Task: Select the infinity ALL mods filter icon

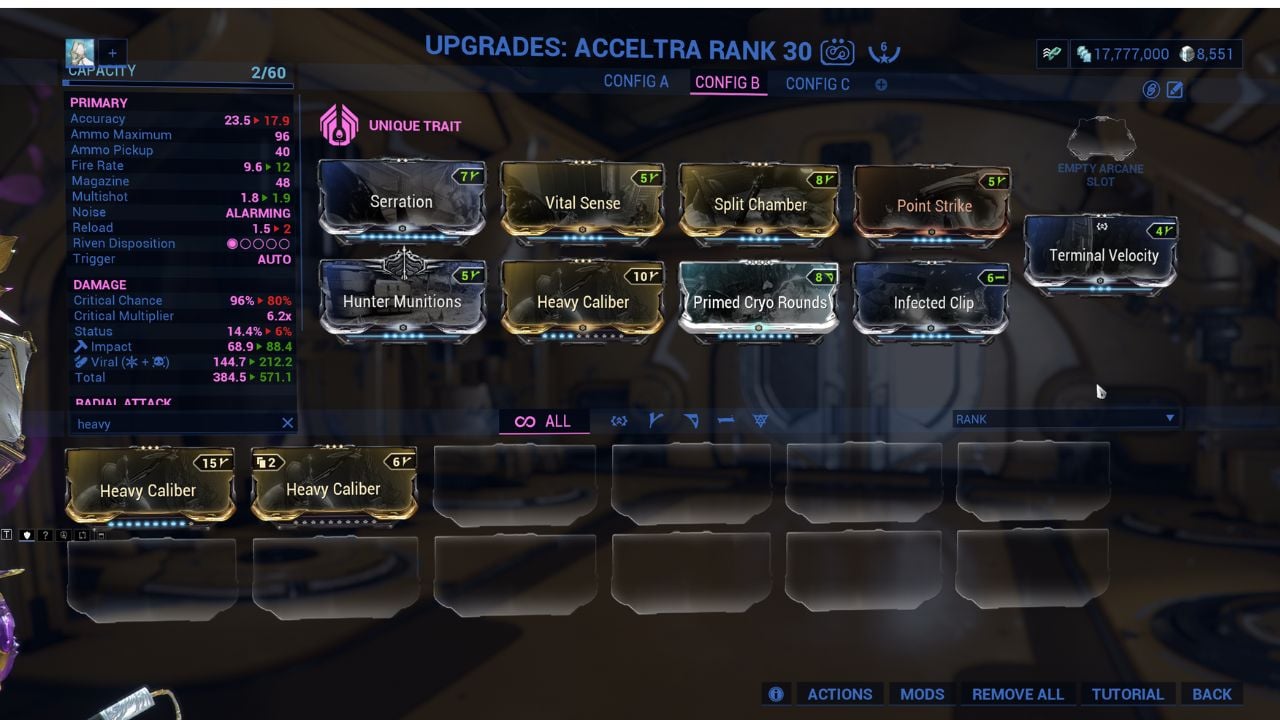Action: [x=543, y=421]
